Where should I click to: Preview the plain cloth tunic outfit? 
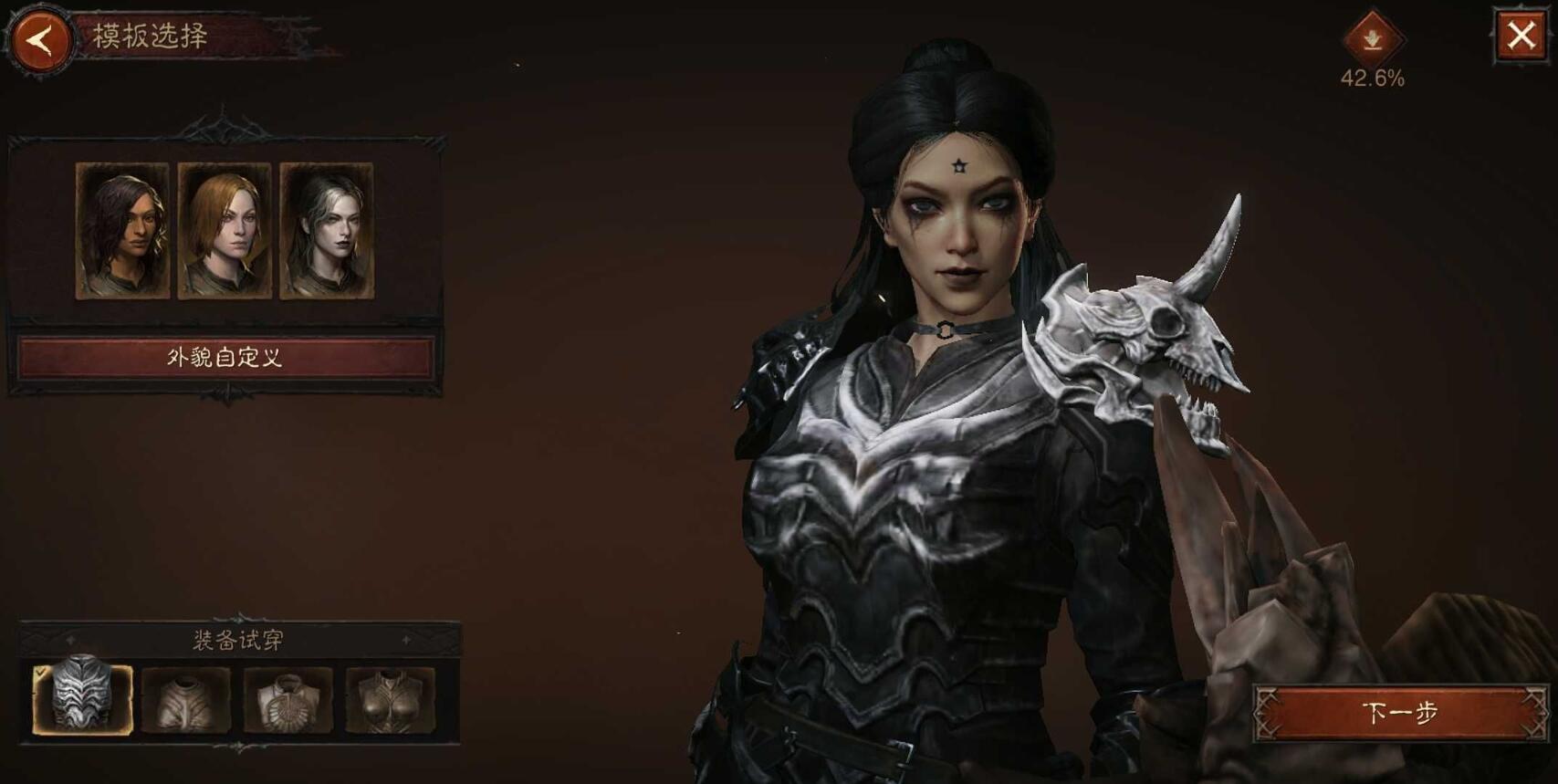[x=186, y=700]
